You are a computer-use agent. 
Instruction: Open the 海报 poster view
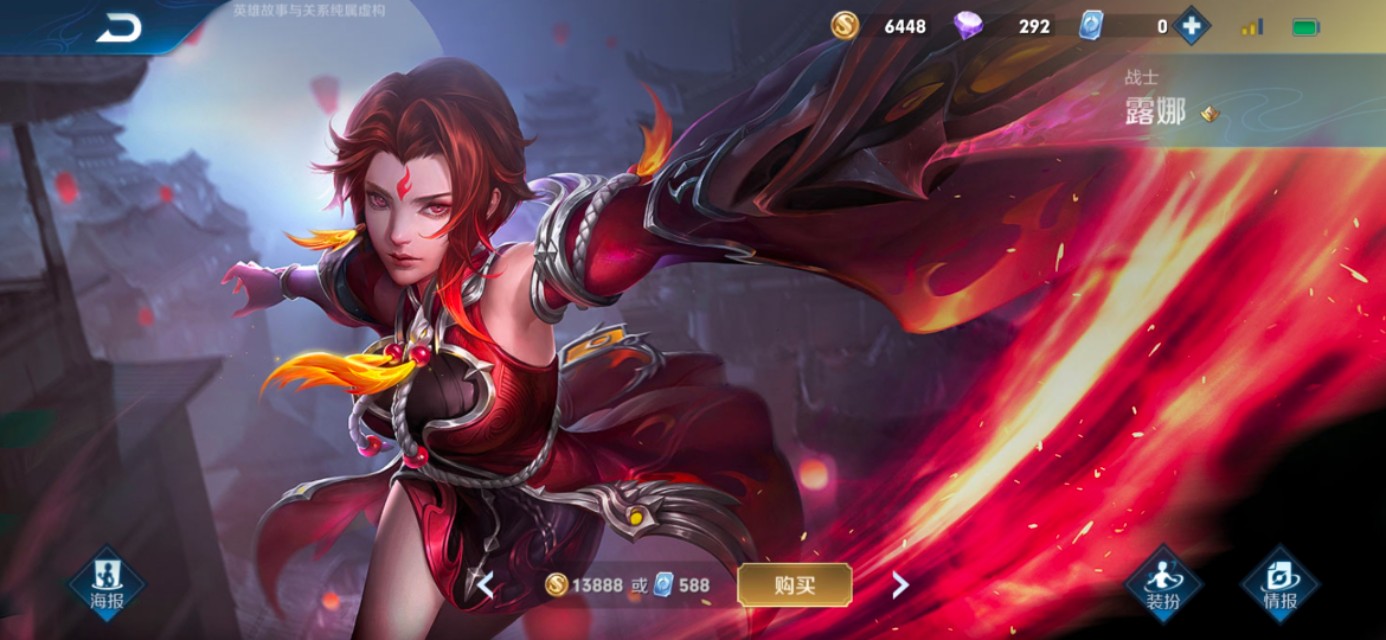pos(107,584)
